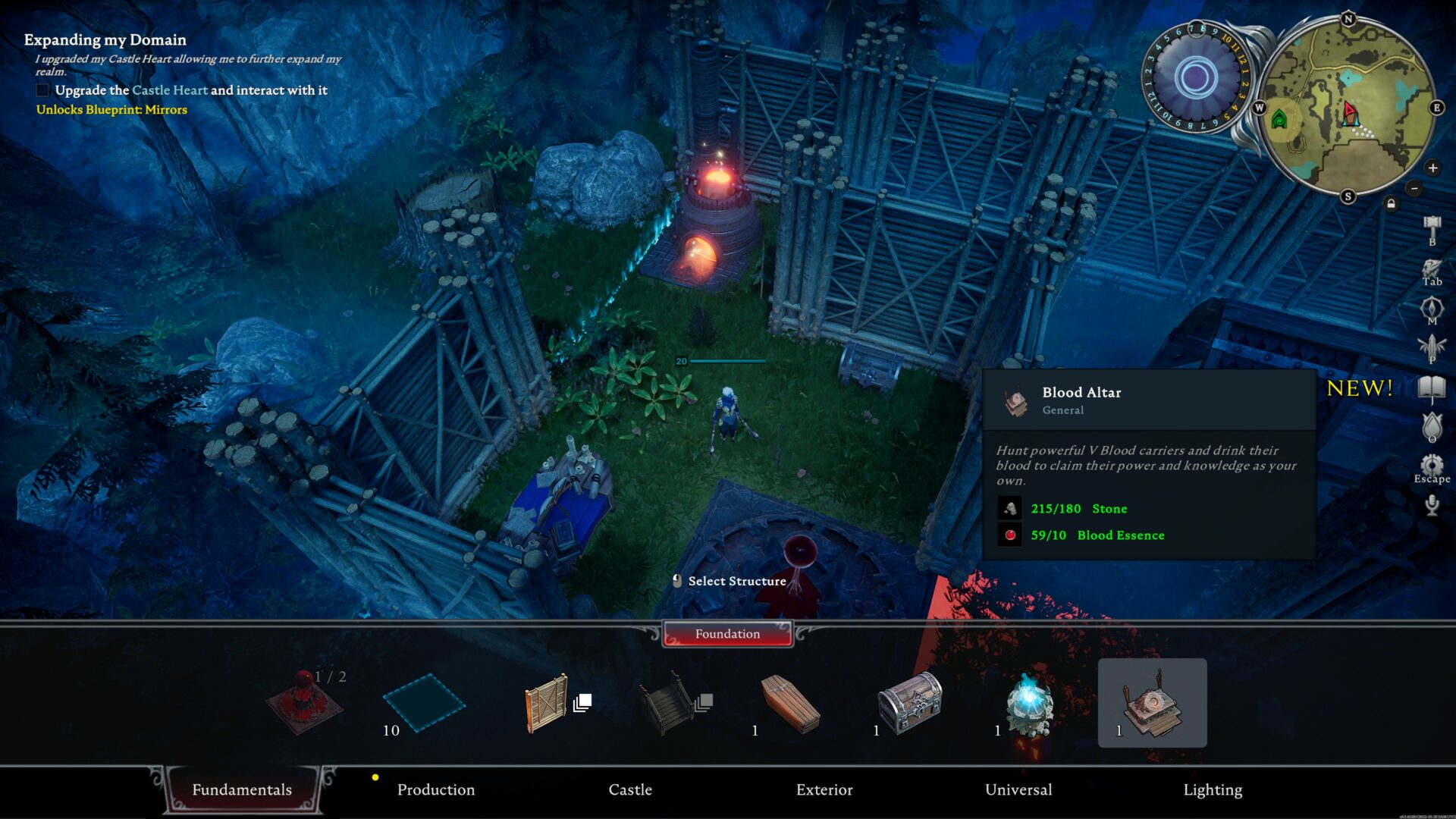Viewport: 1456px width, 819px height.
Task: Open abilities with the P sword icon
Action: (1431, 345)
